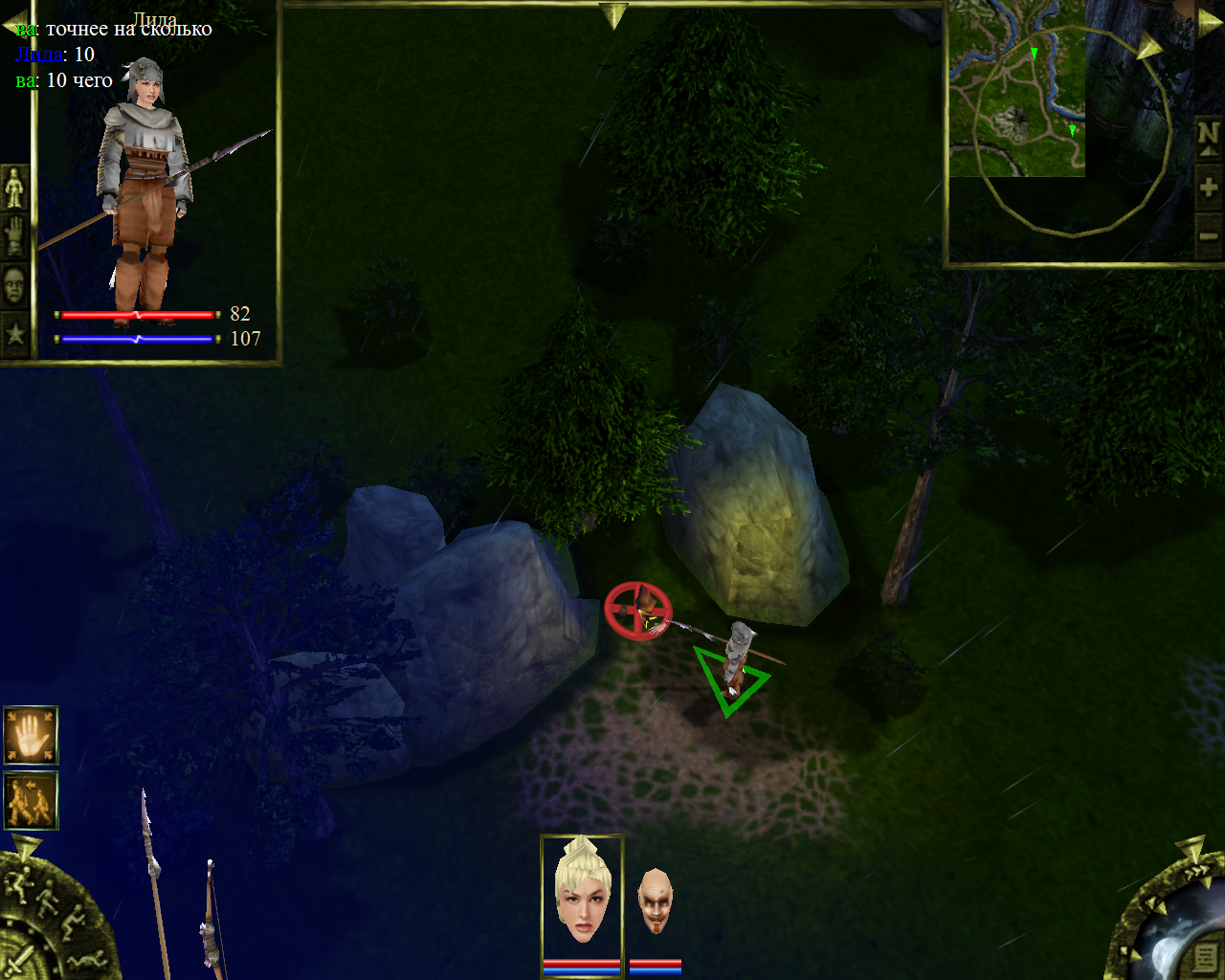This screenshot has width=1225, height=980.
Task: Activate the glowing open-hand action icon
Action: (x=31, y=735)
